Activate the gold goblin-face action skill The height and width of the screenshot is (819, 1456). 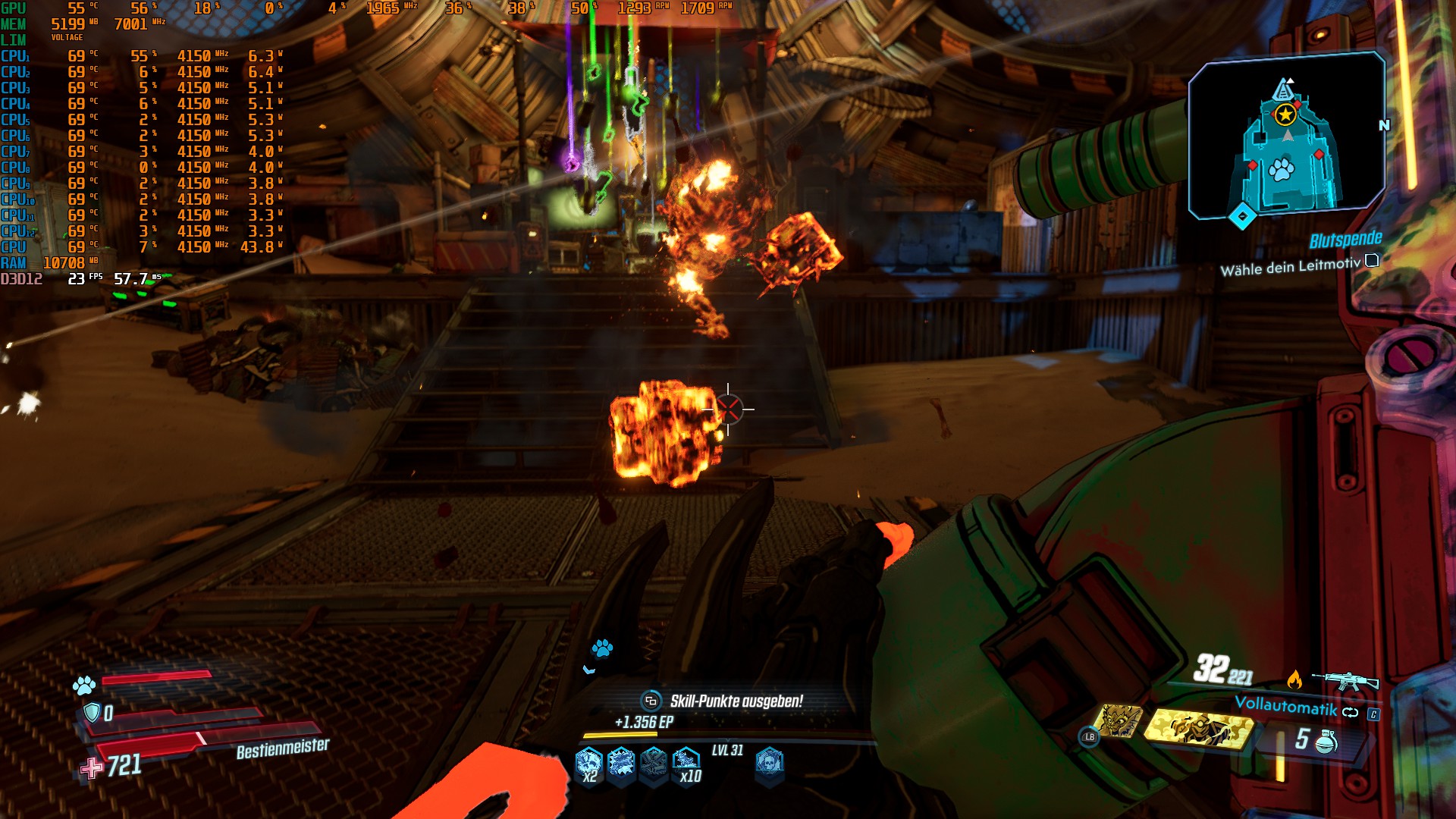[x=1120, y=721]
